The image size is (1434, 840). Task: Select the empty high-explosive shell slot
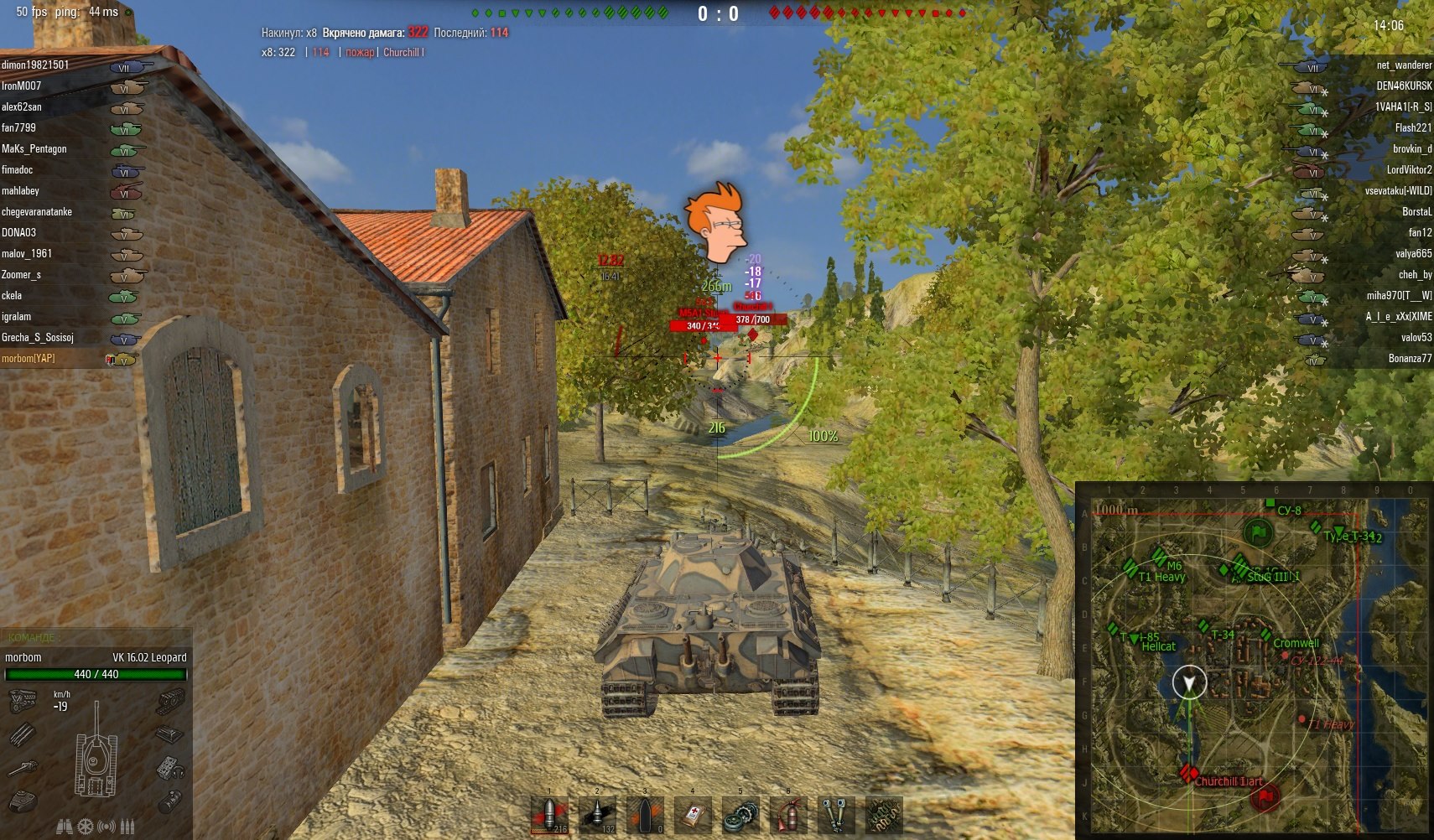tap(645, 815)
